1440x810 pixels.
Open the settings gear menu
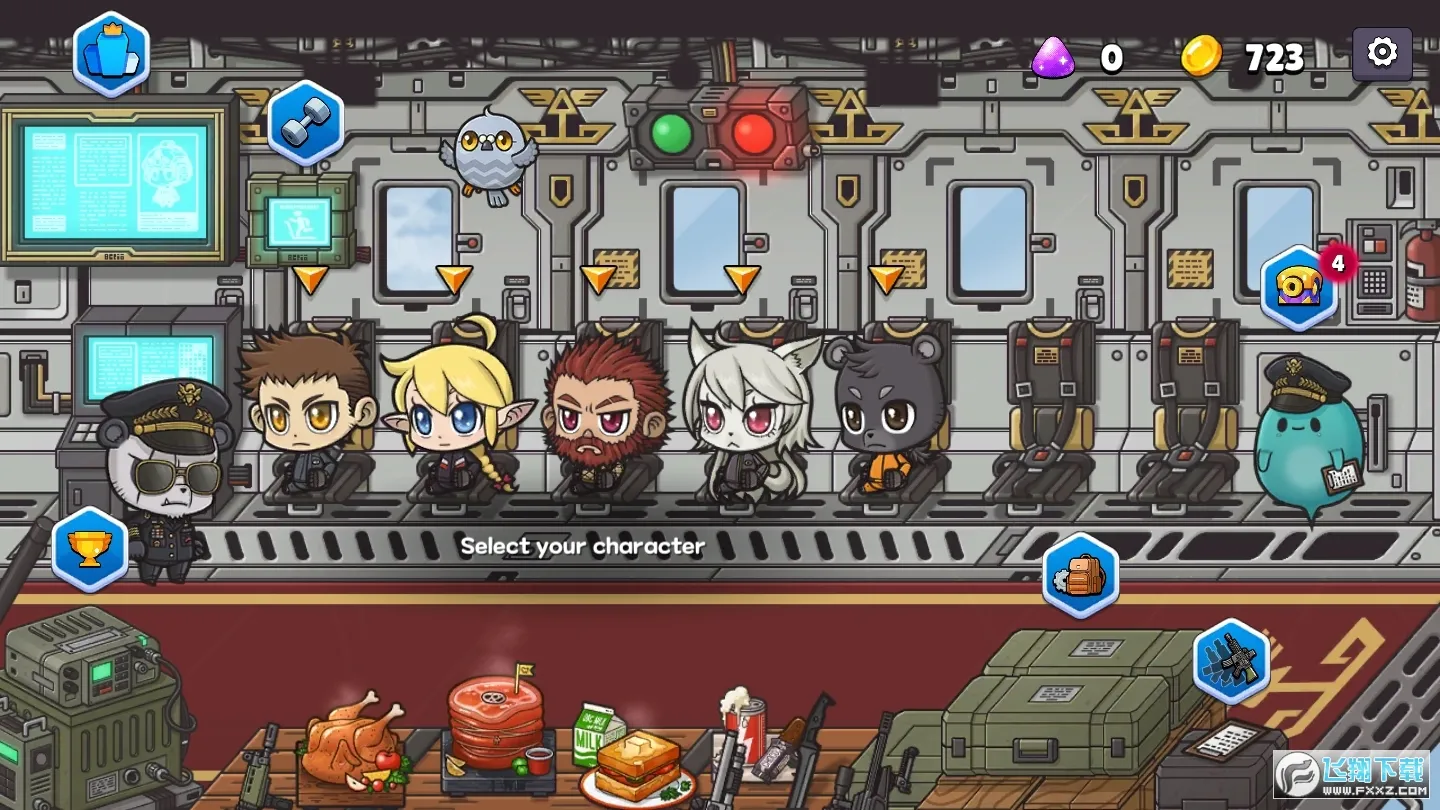pyautogui.click(x=1382, y=53)
